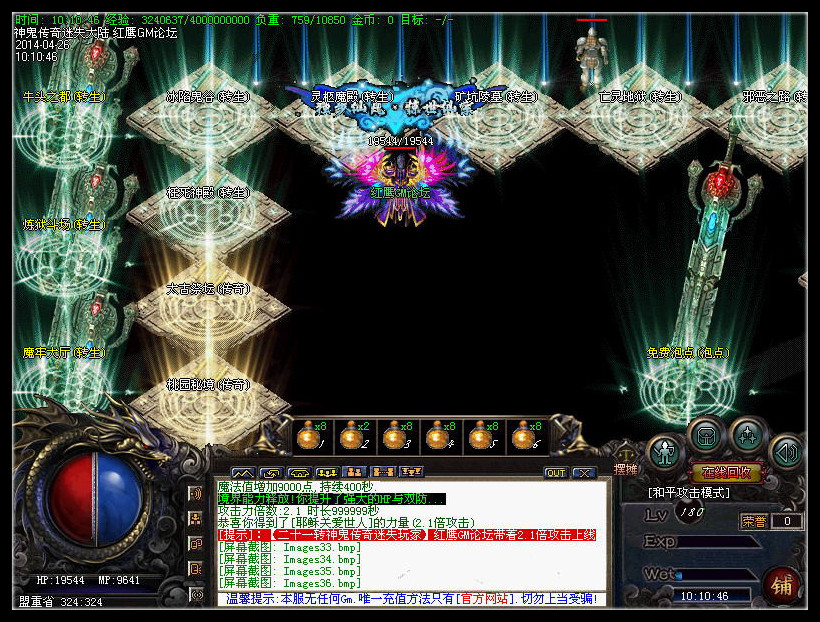
Task: Click the 荣誉 honor label
Action: point(753,521)
